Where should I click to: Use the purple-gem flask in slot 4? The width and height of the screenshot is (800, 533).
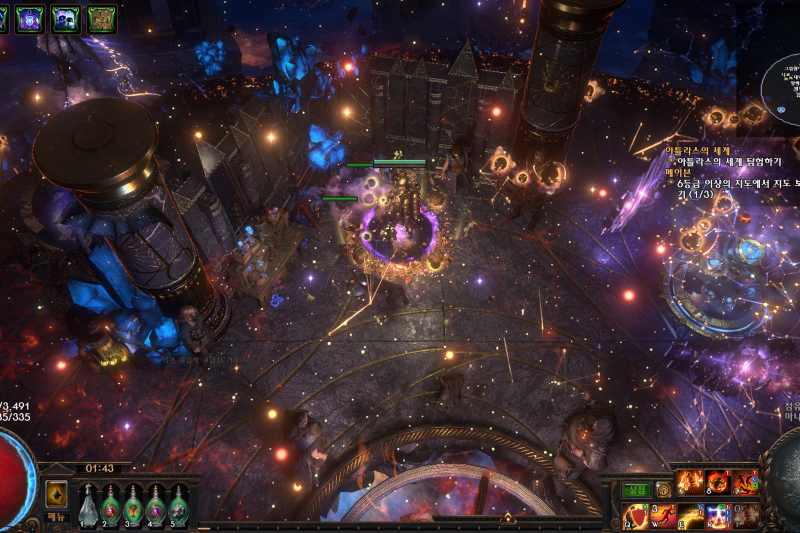(156, 505)
